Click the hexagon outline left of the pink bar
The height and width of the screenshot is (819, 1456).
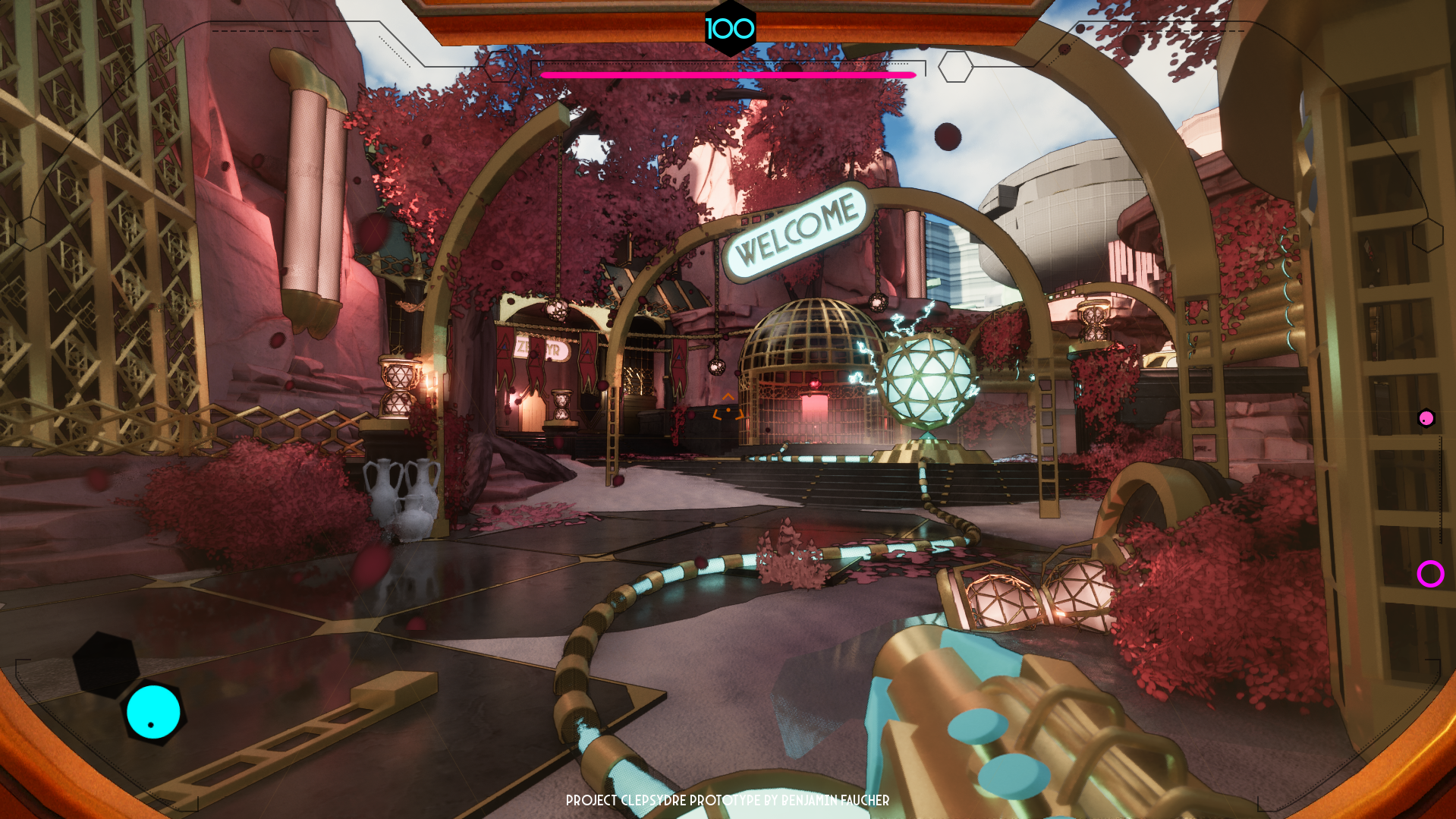pos(501,67)
